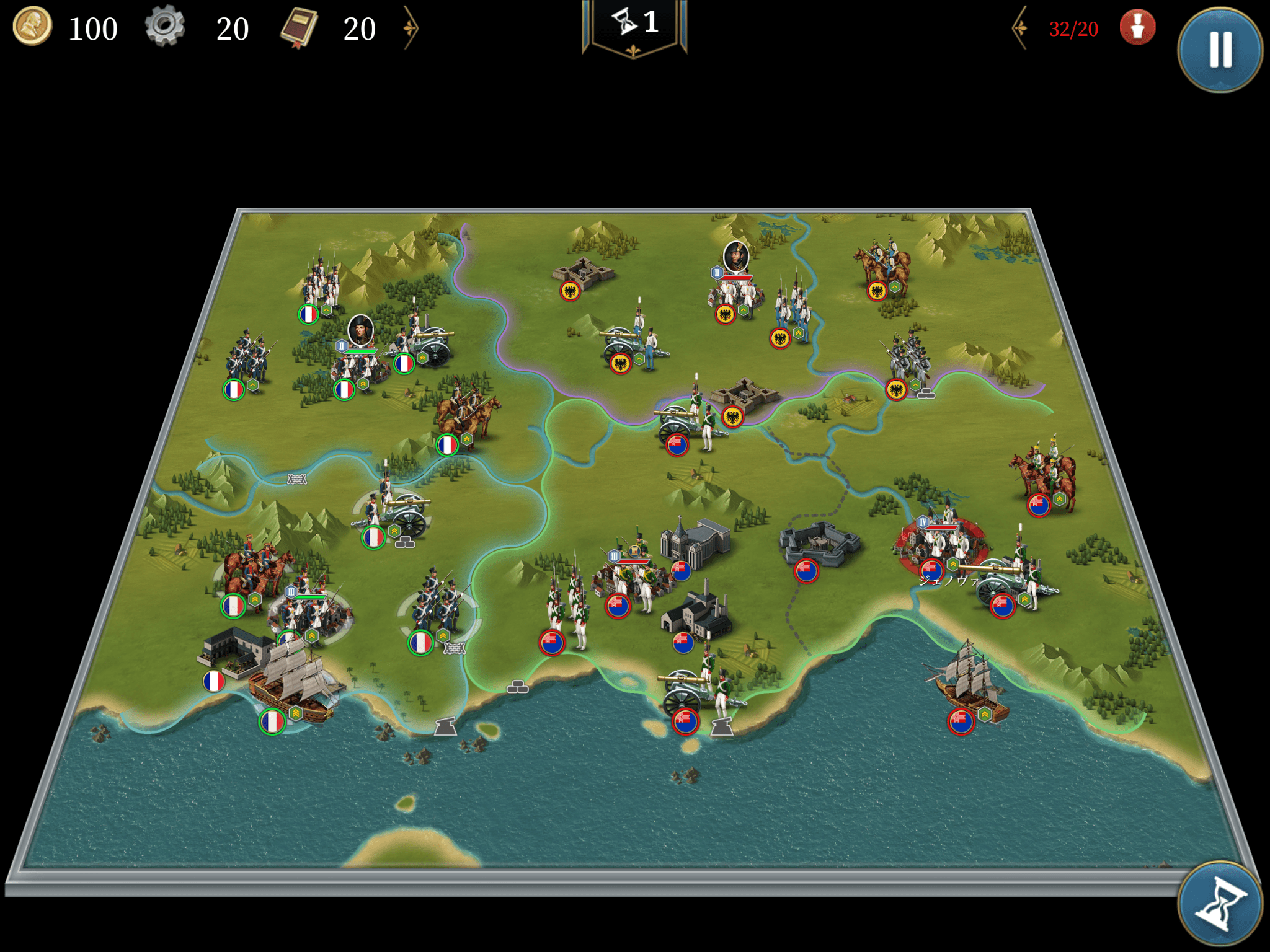Pick the Austrian cavalry unit
This screenshot has width=1270, height=952.
(884, 267)
